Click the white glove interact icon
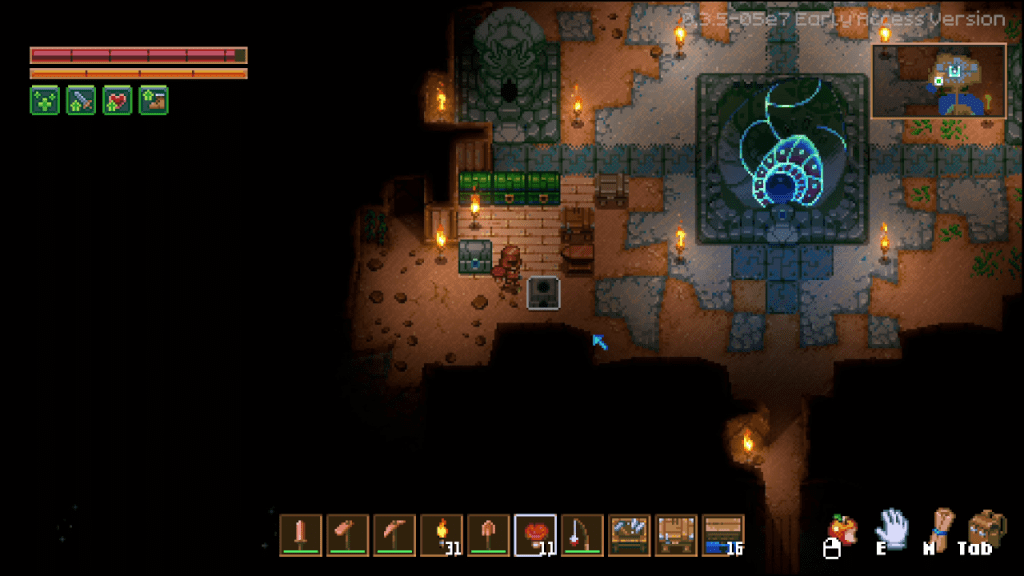The image size is (1024, 576). [890, 527]
